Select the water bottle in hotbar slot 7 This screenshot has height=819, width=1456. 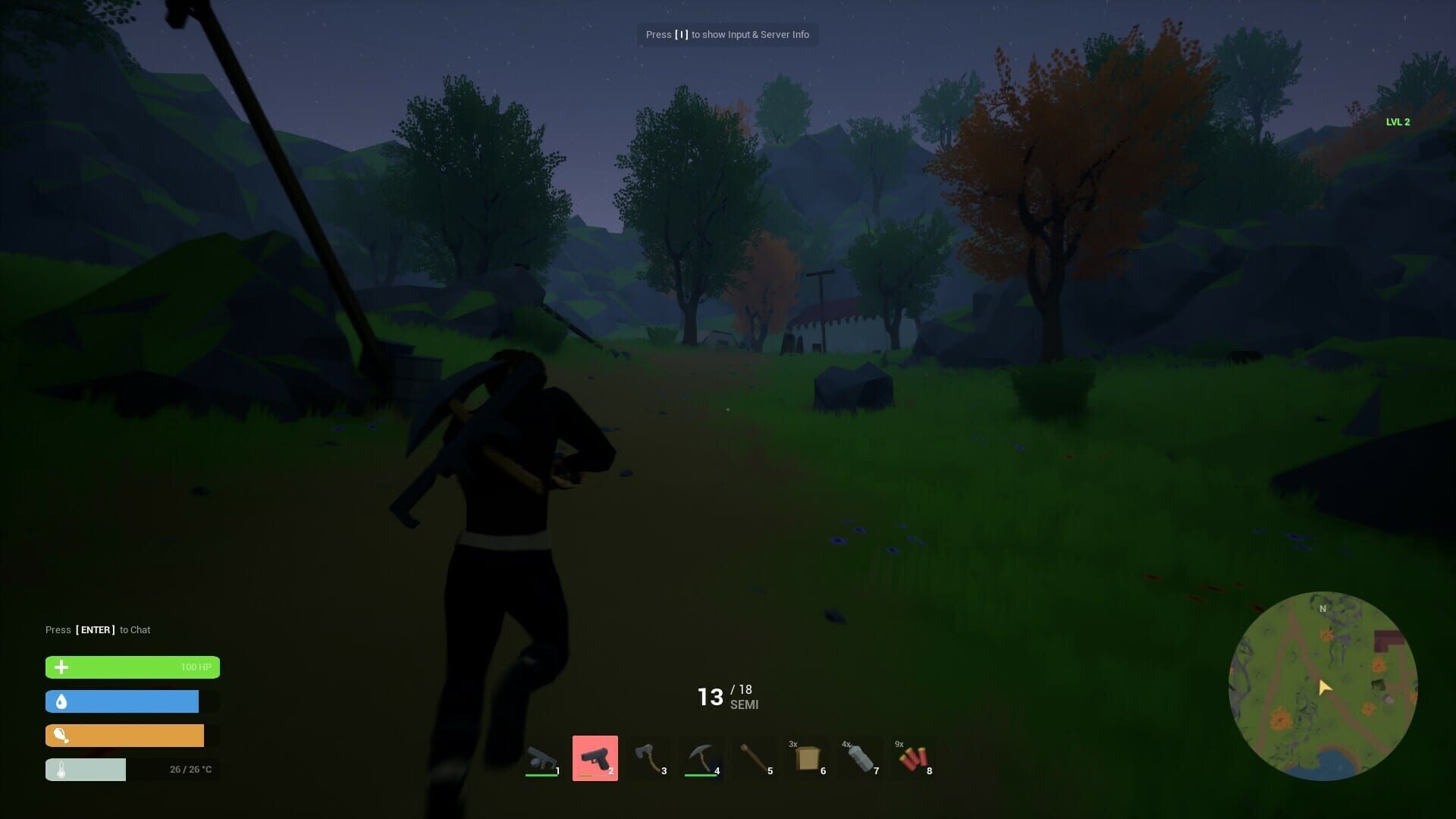[x=861, y=758]
